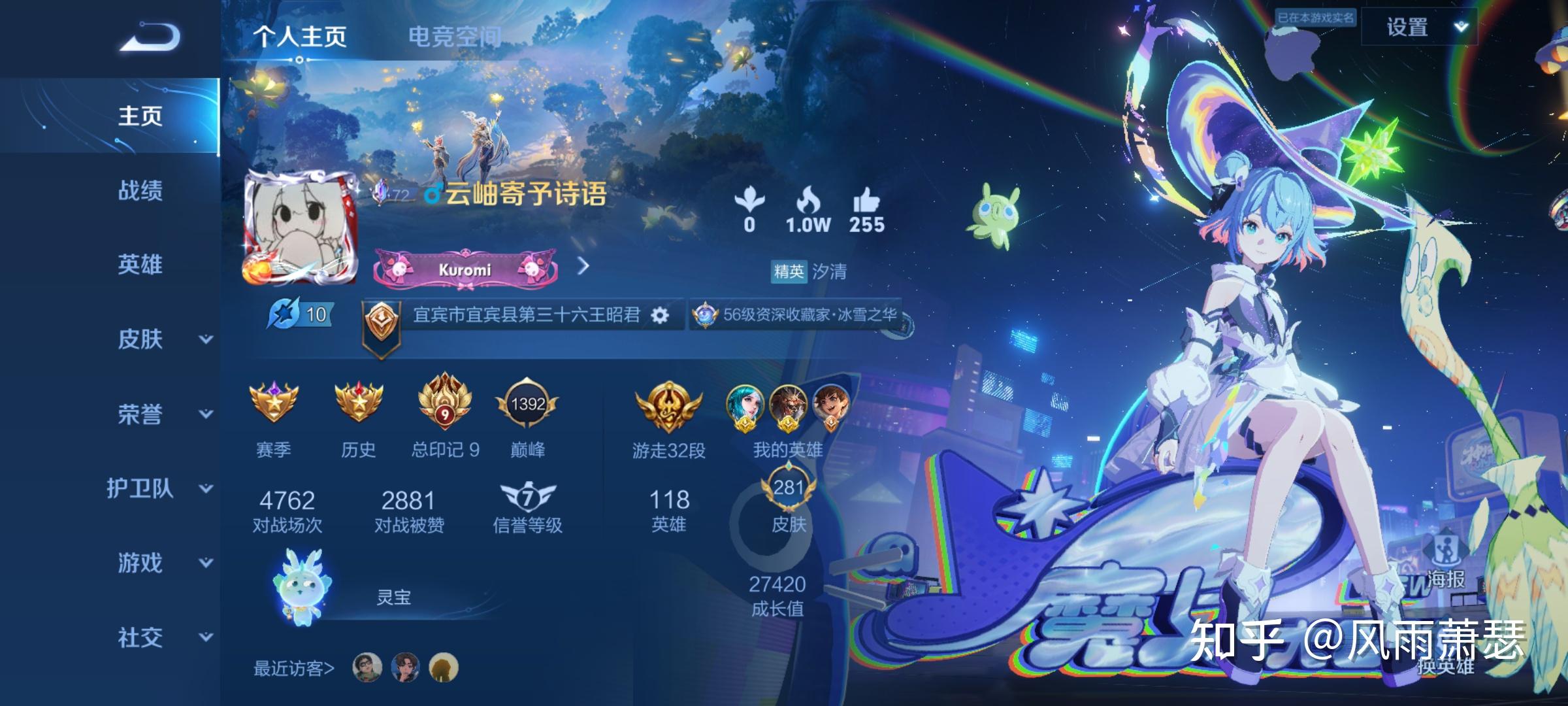The image size is (1568, 706).
Task: Open the 英雄 sidebar section
Action: tap(140, 265)
